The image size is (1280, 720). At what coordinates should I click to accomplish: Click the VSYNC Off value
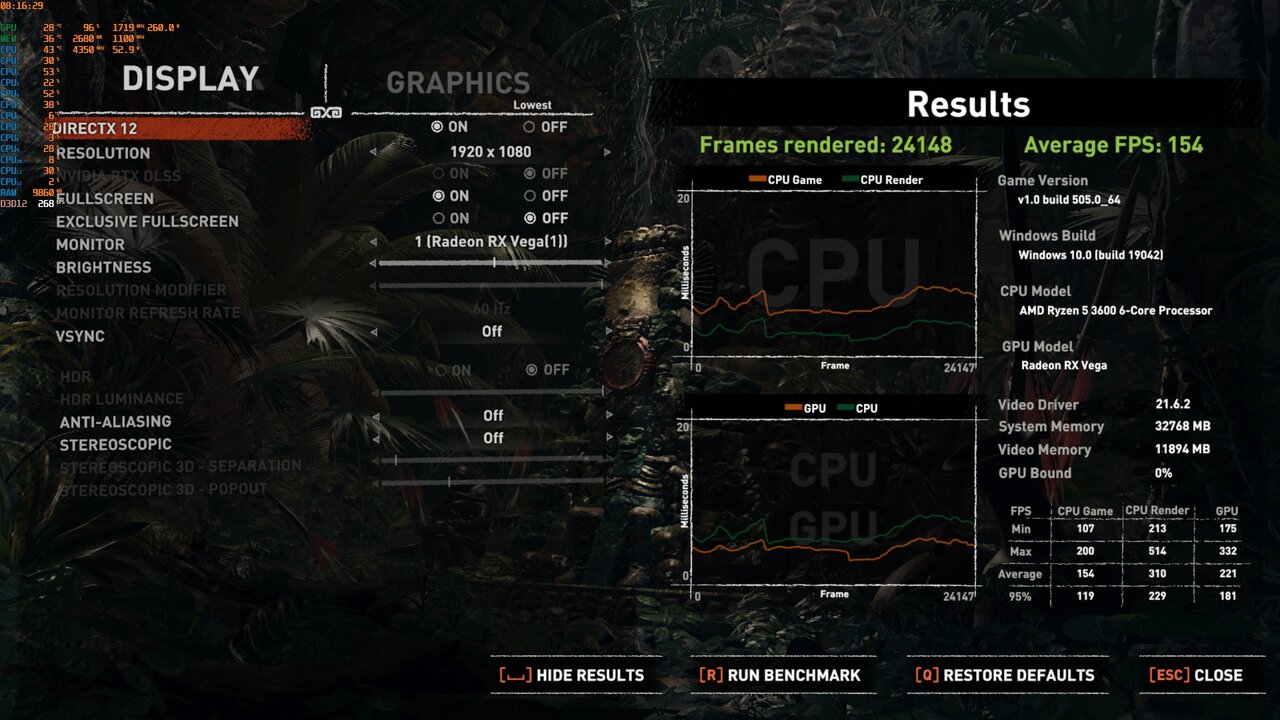[490, 330]
